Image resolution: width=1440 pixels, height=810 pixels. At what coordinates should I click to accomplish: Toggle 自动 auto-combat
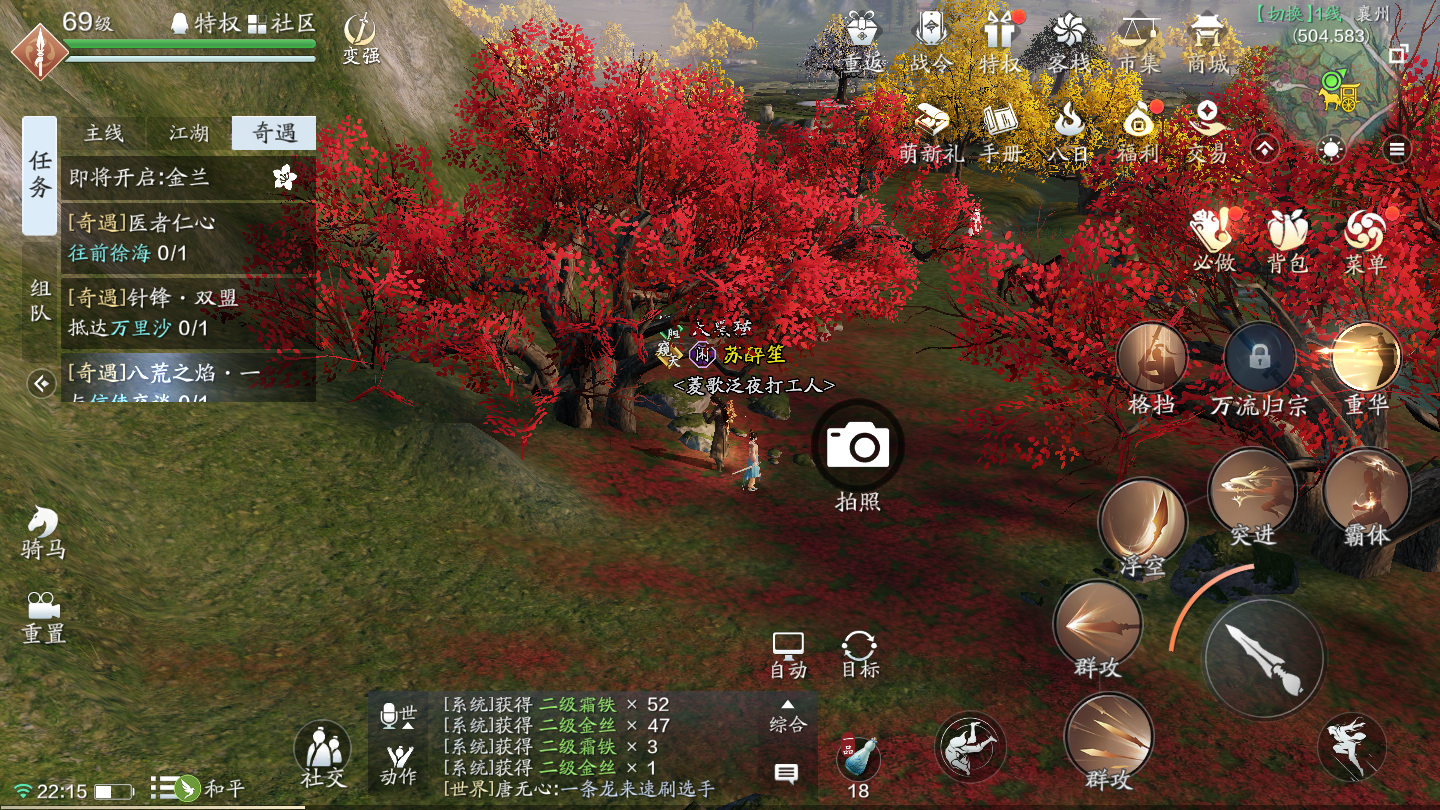click(788, 654)
